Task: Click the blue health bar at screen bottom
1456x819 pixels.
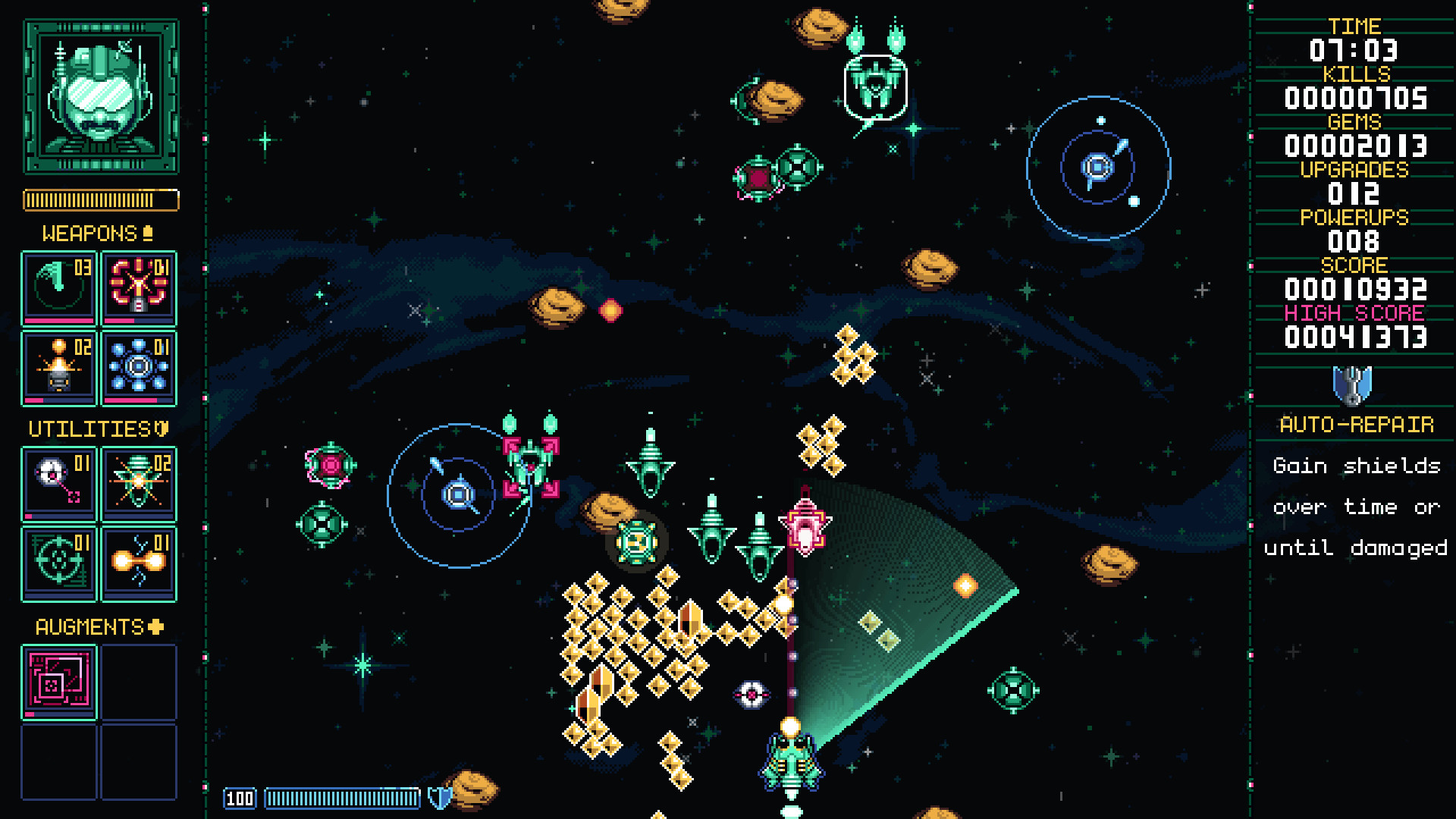Action: click(x=341, y=798)
